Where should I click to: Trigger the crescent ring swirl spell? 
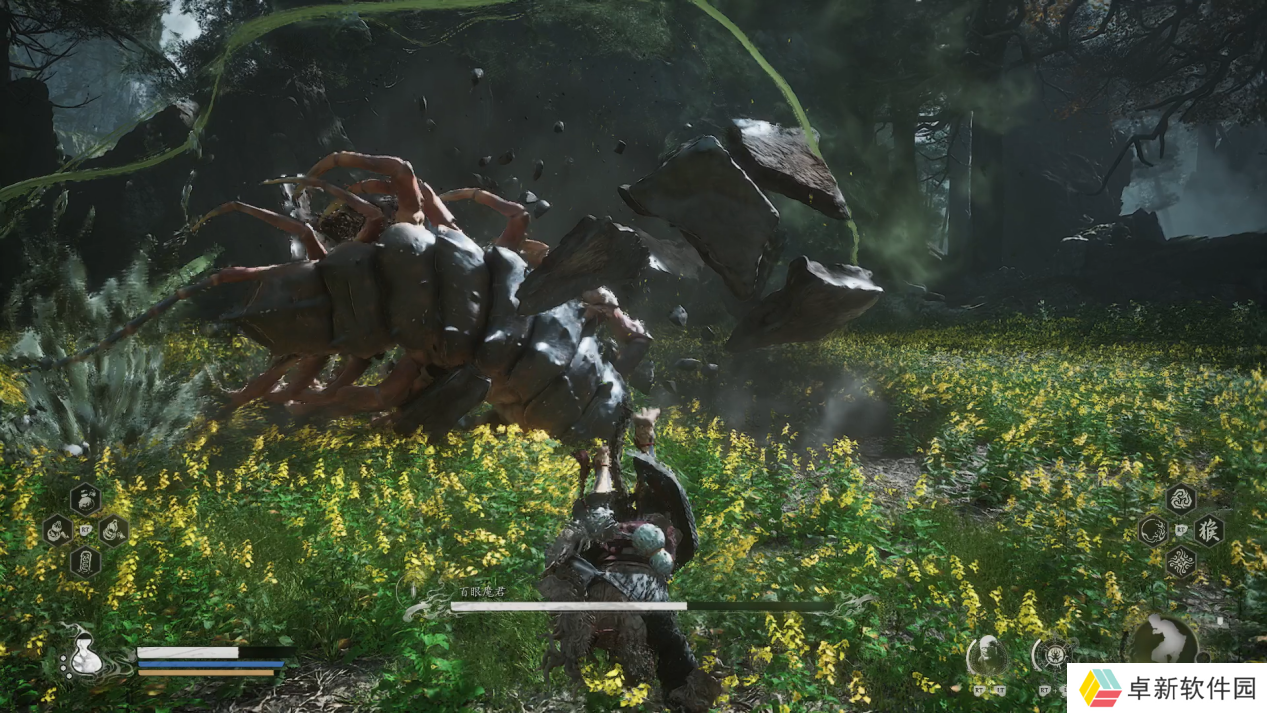pos(1153,531)
